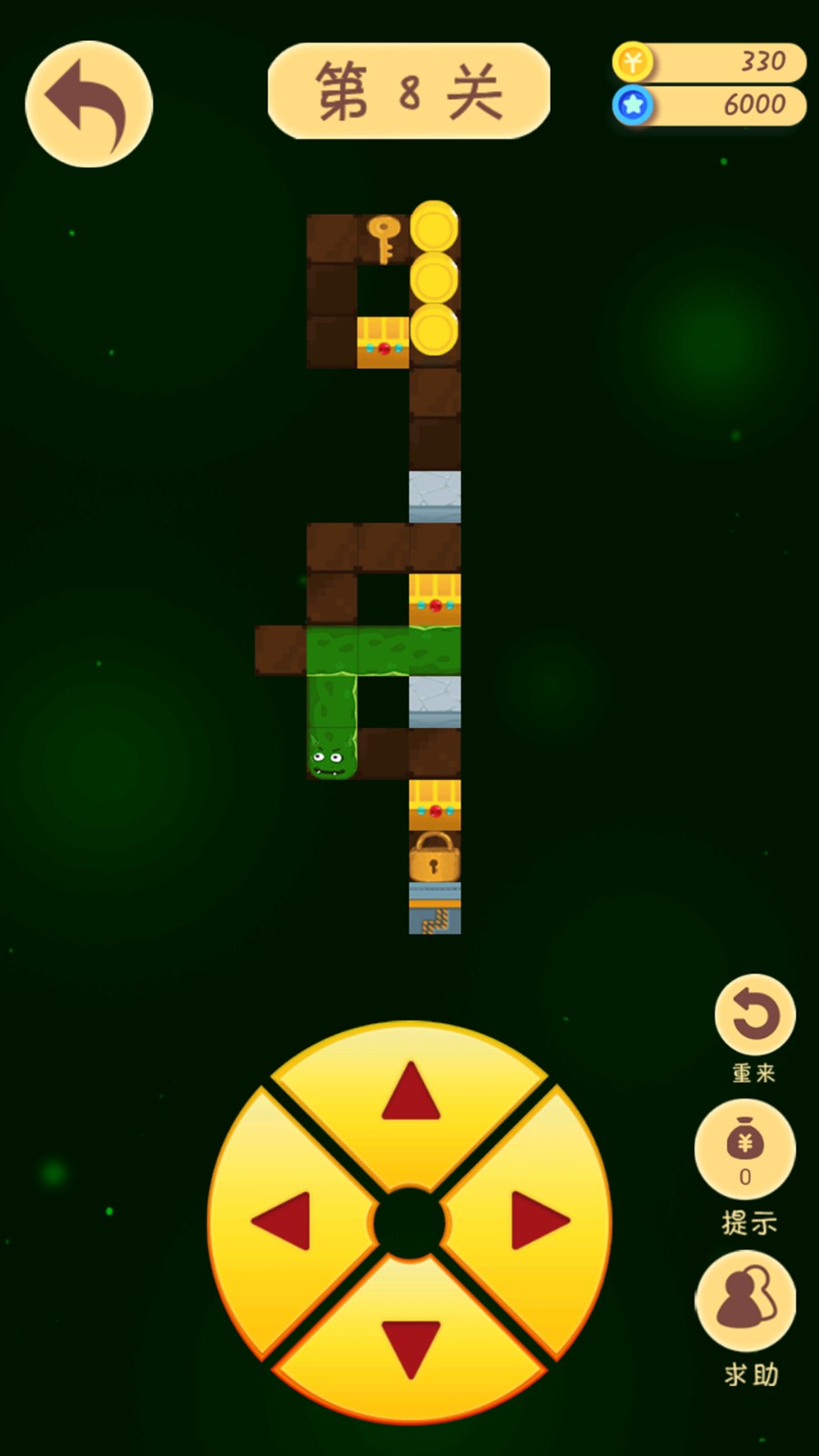Ask friends for help with 求助
819x1456 pixels.
click(x=745, y=1301)
